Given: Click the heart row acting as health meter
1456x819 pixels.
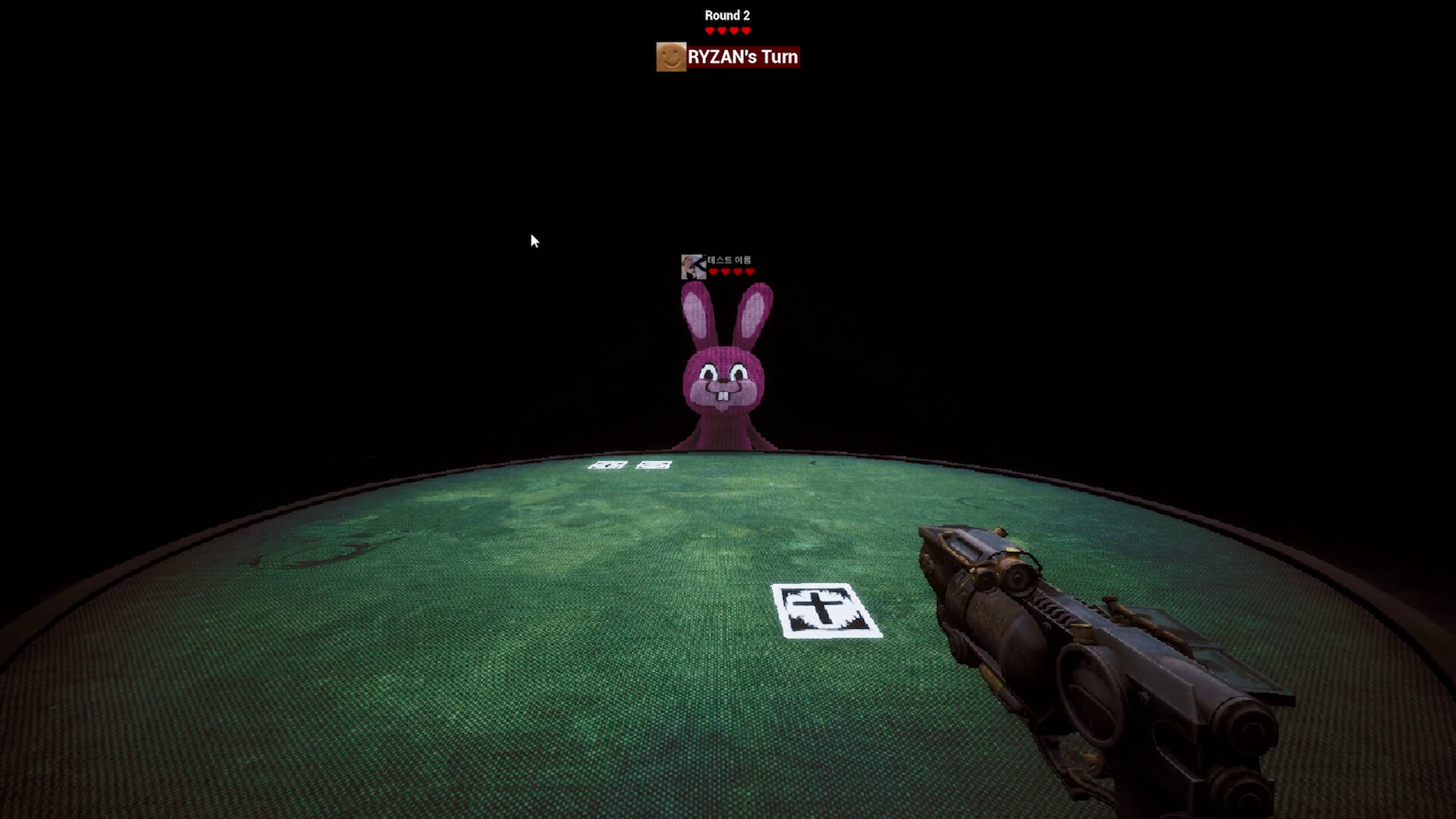Looking at the screenshot, I should click(x=726, y=29).
